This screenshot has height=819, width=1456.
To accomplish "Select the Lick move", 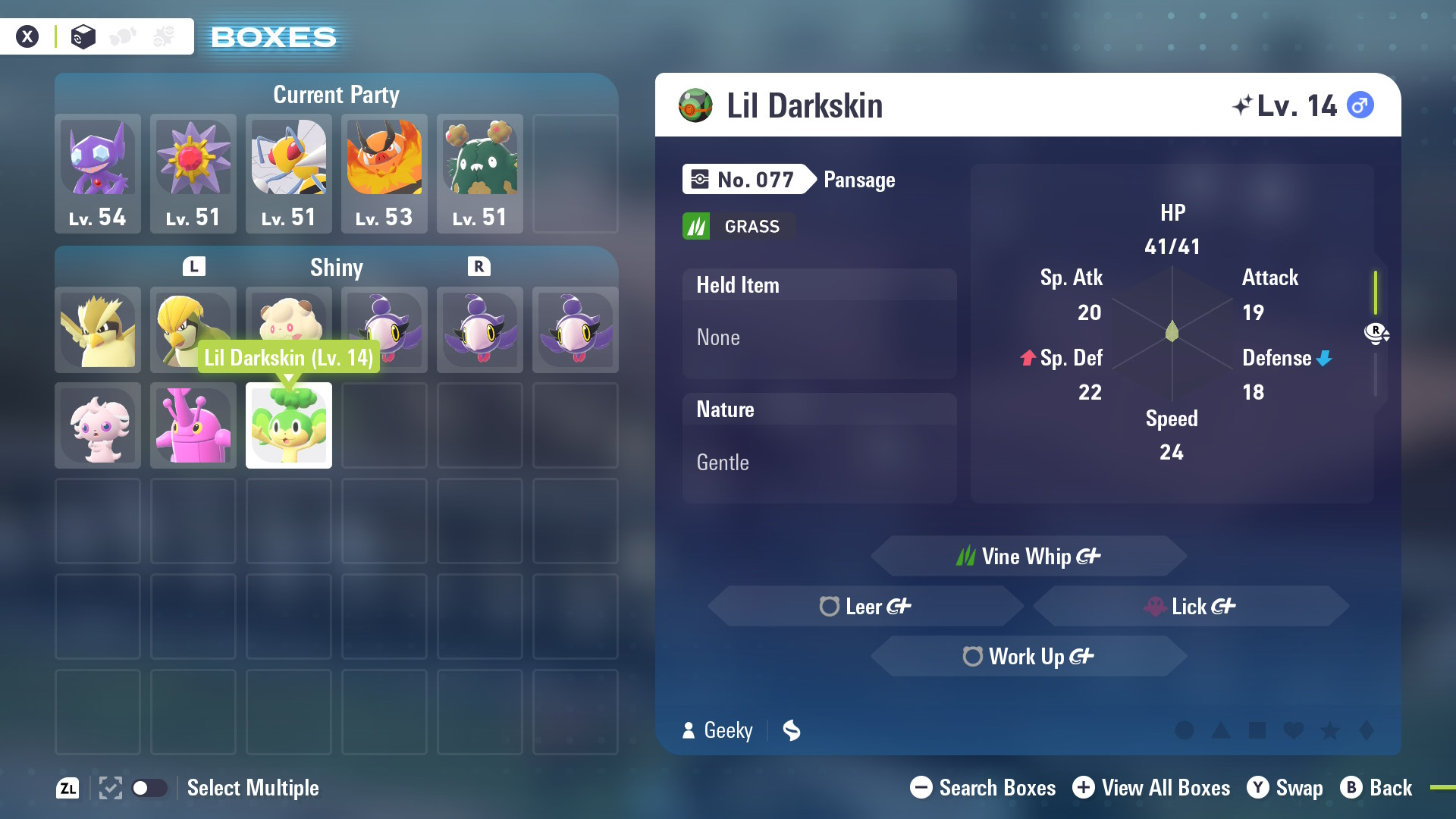I will (x=1191, y=607).
